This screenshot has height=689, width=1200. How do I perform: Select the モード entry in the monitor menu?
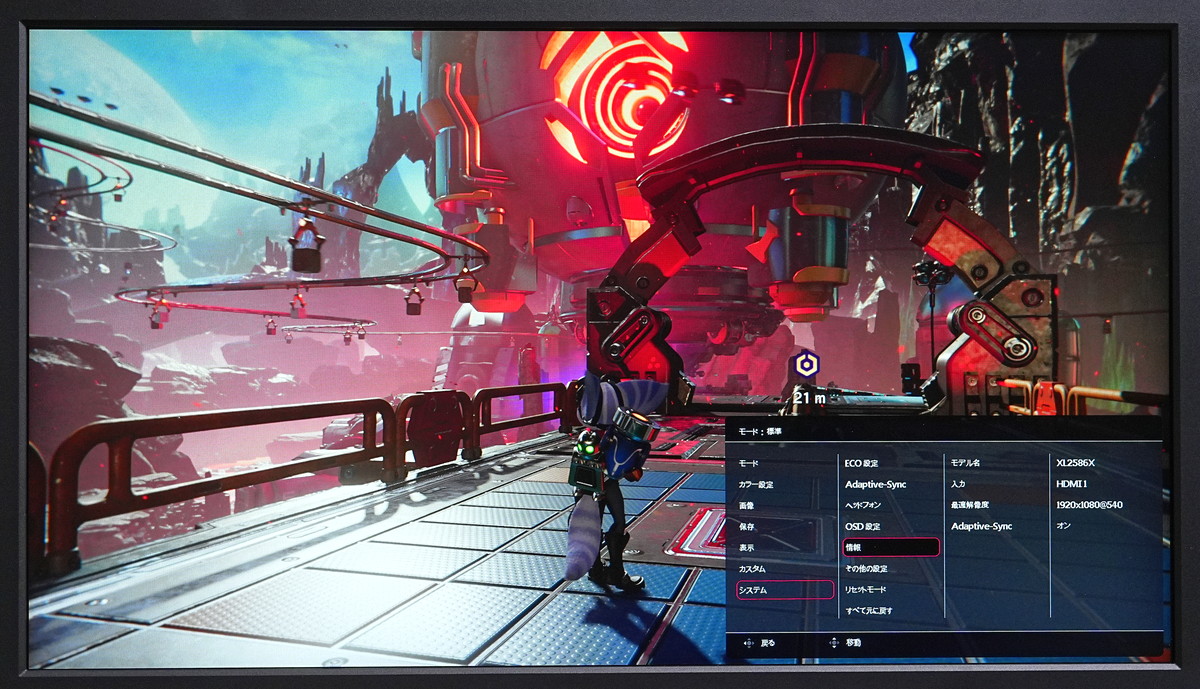[749, 464]
